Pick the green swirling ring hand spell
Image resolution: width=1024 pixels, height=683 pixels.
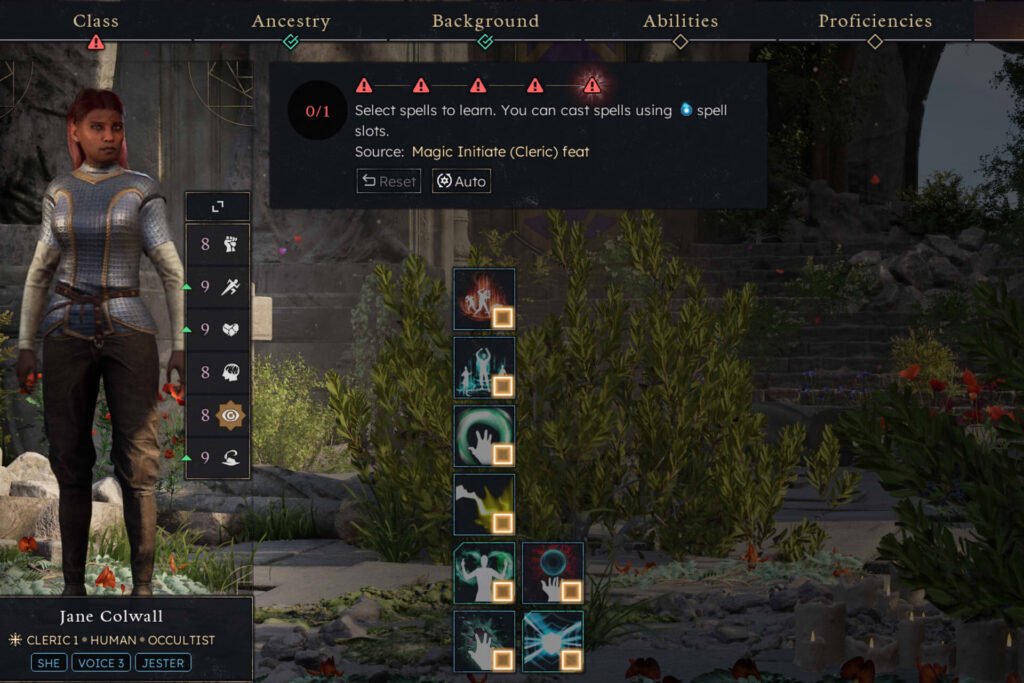pyautogui.click(x=484, y=435)
